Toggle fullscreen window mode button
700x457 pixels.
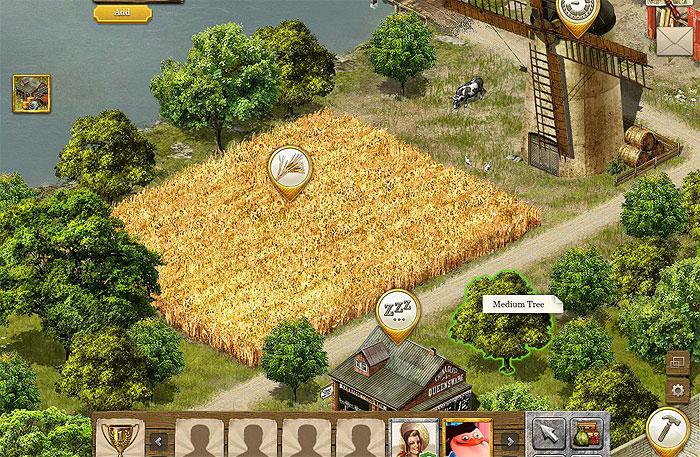click(x=679, y=362)
